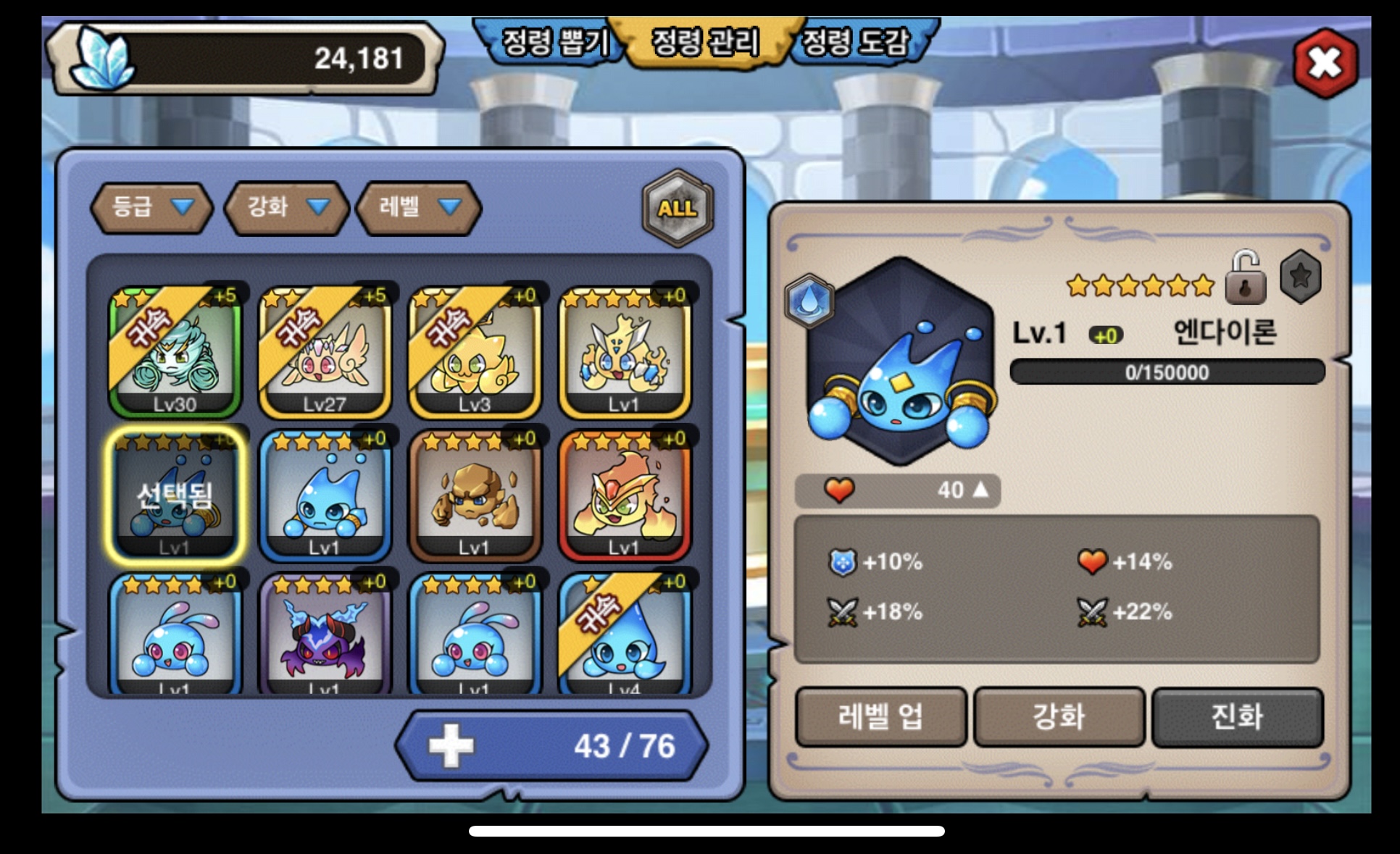Viewport: 1400px width, 854px height.
Task: Choose the Lv27 pink winged spirit
Action: [x=325, y=353]
